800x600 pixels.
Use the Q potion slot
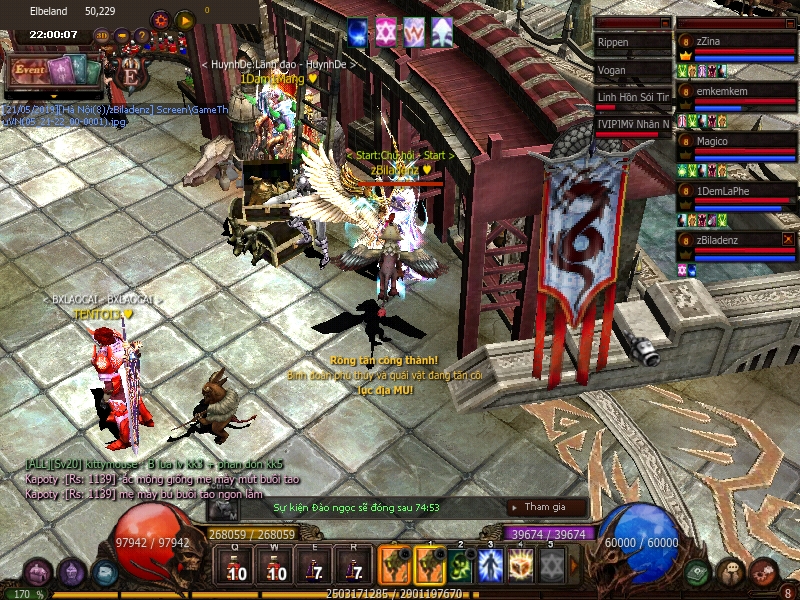pos(236,567)
